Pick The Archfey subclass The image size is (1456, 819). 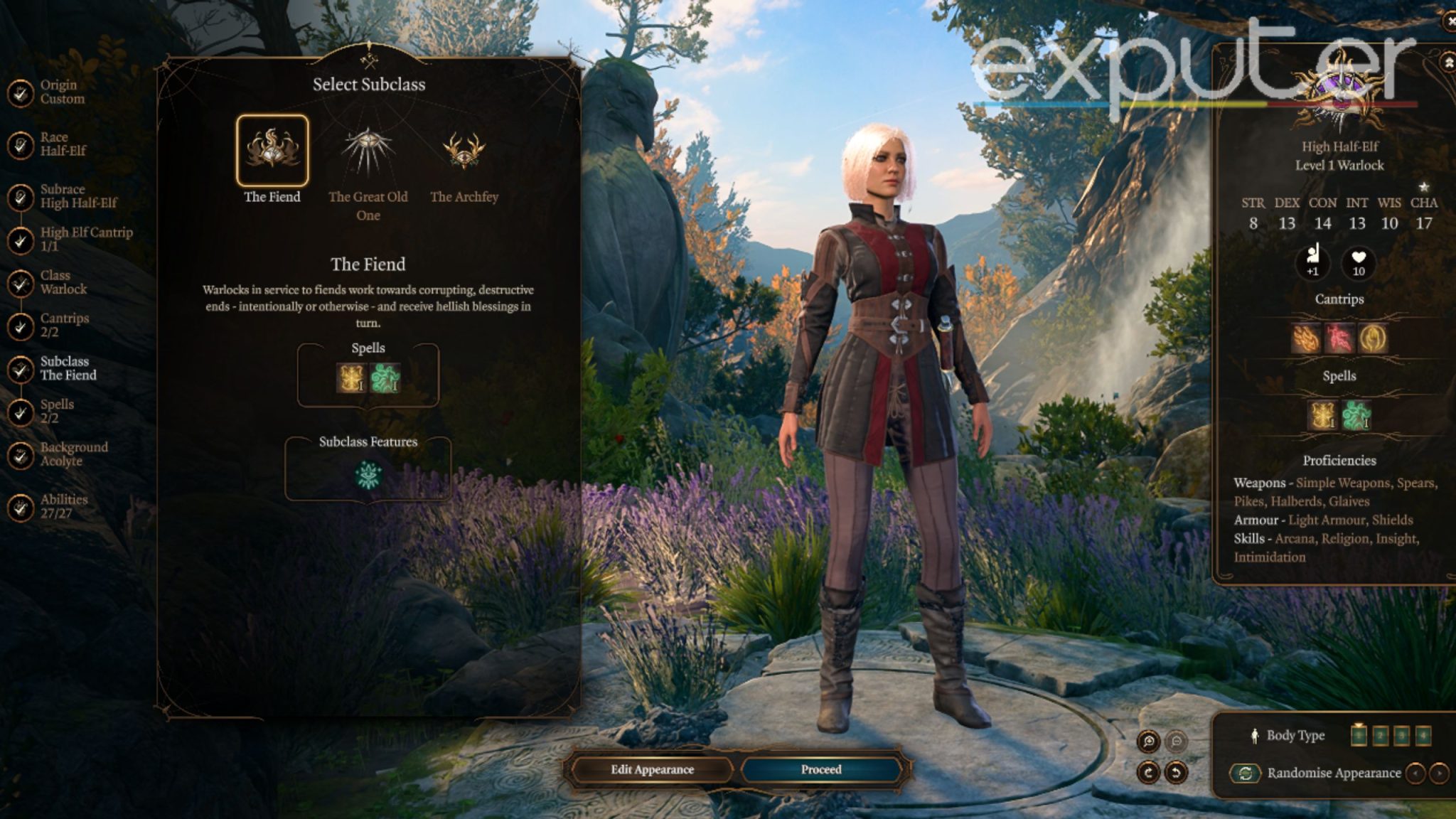(464, 151)
